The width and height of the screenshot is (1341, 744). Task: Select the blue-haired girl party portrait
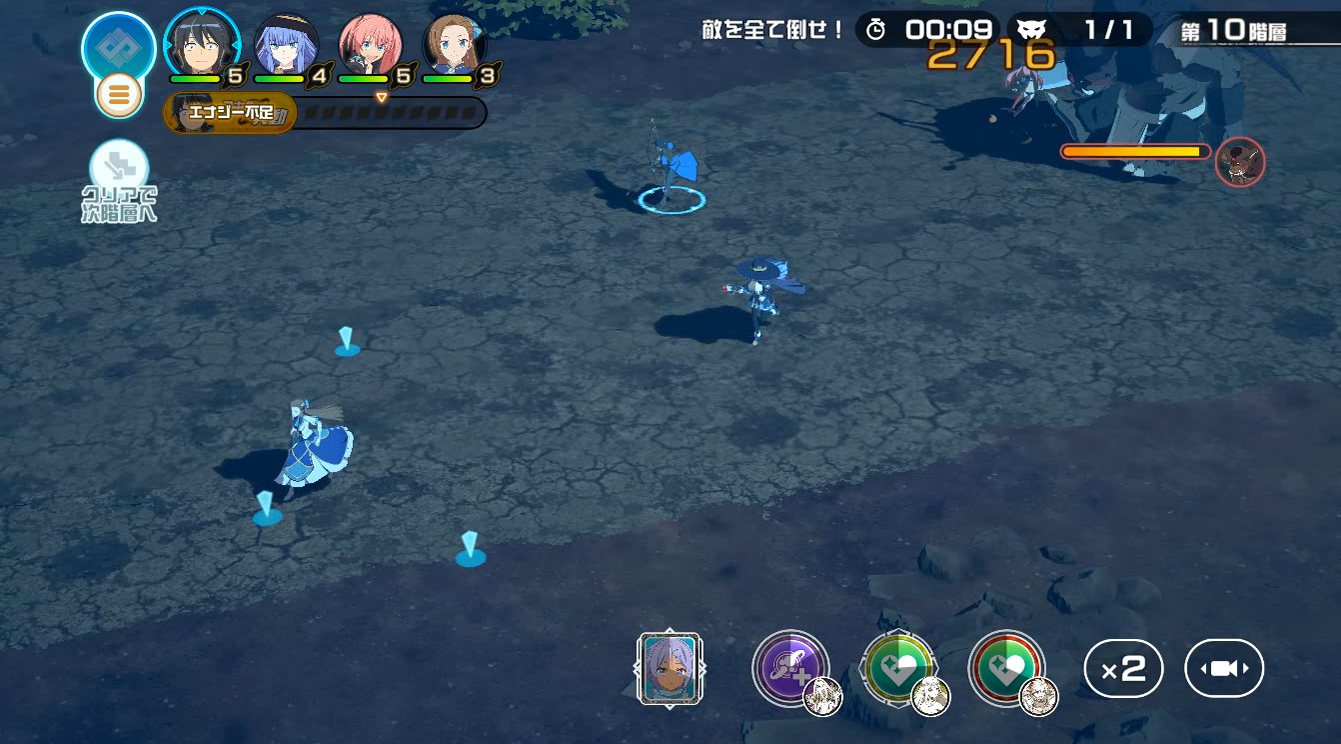coord(286,45)
